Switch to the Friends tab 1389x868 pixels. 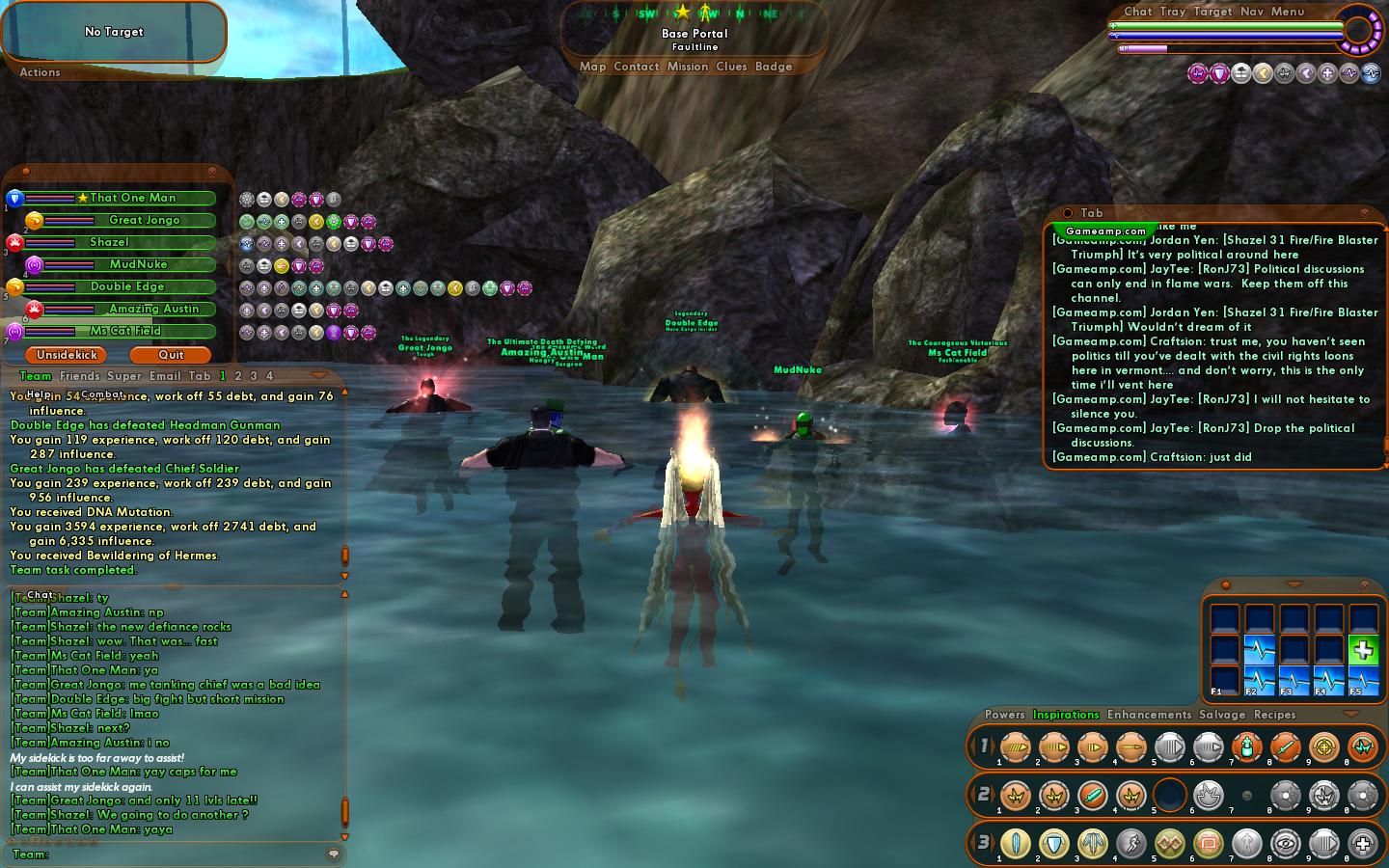tap(80, 376)
